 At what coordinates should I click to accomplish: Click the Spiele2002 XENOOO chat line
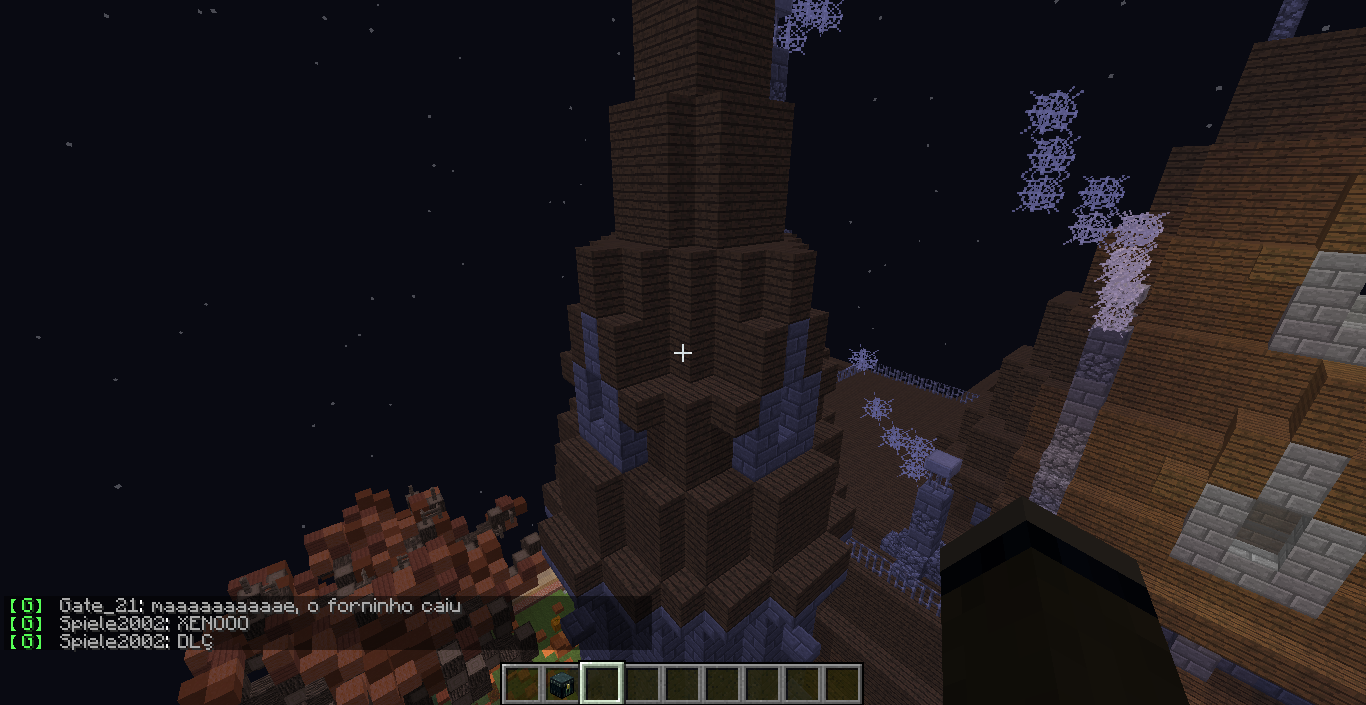(x=153, y=624)
